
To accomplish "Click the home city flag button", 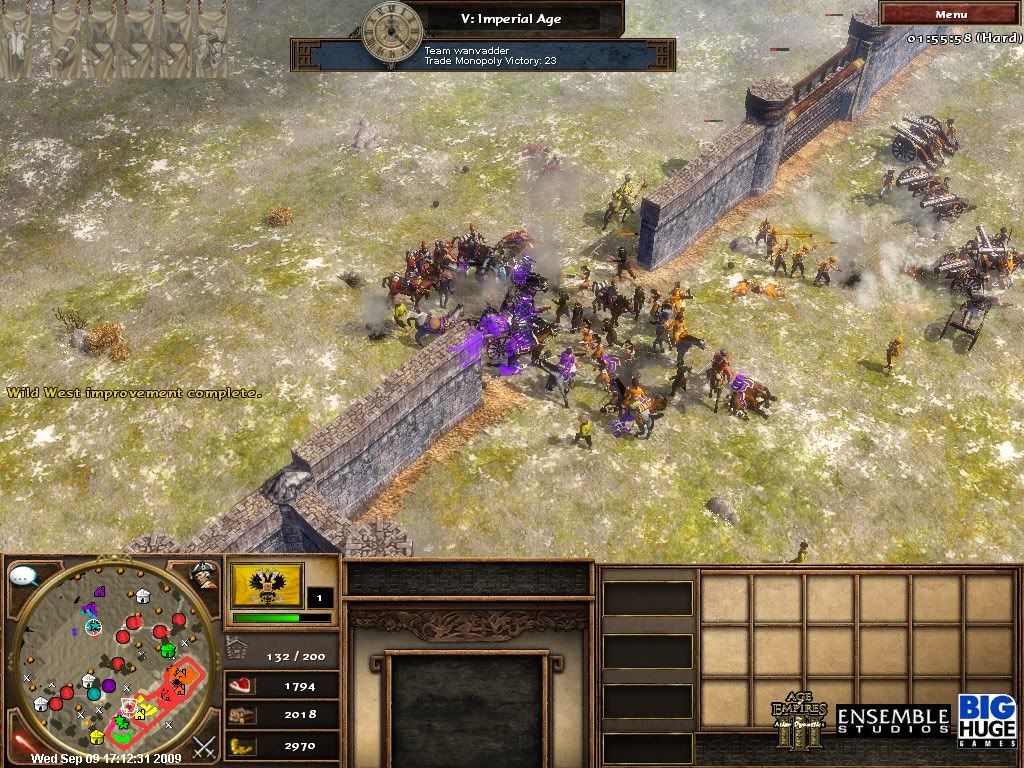I will point(267,584).
